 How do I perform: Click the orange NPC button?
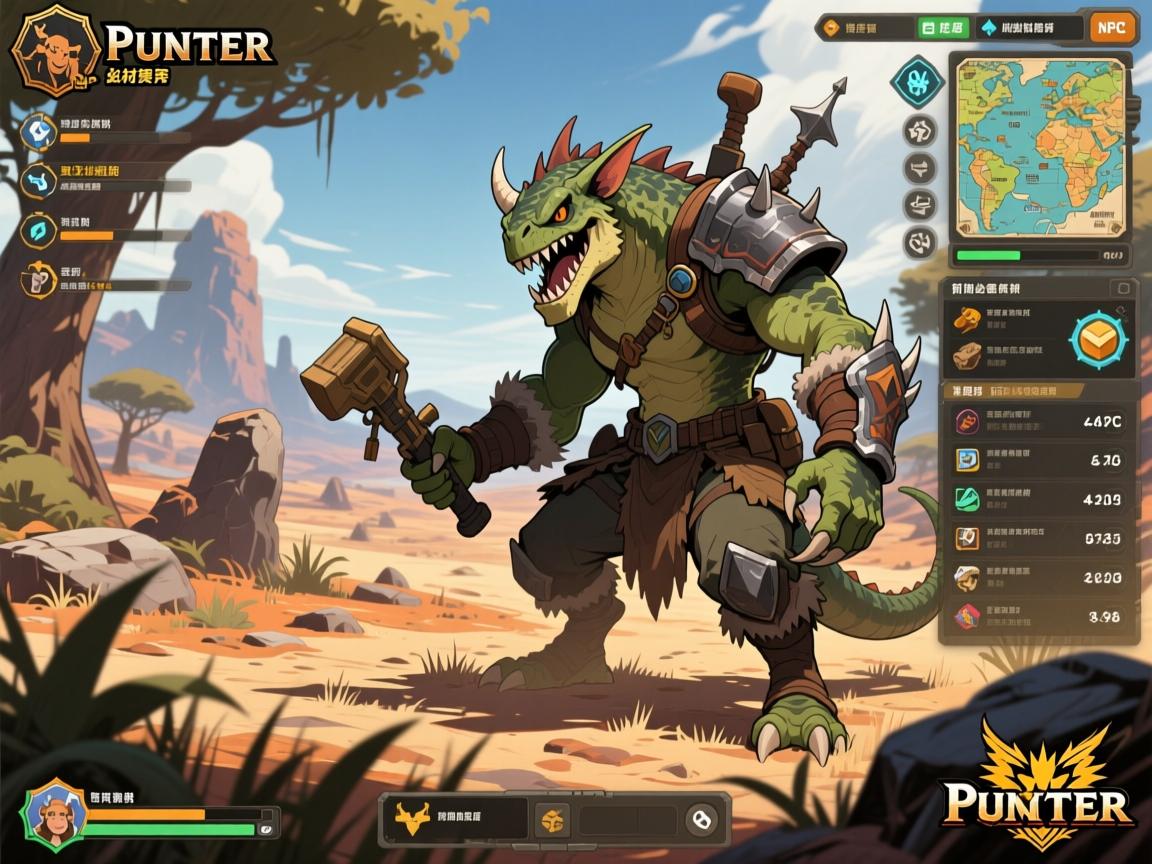click(1111, 28)
